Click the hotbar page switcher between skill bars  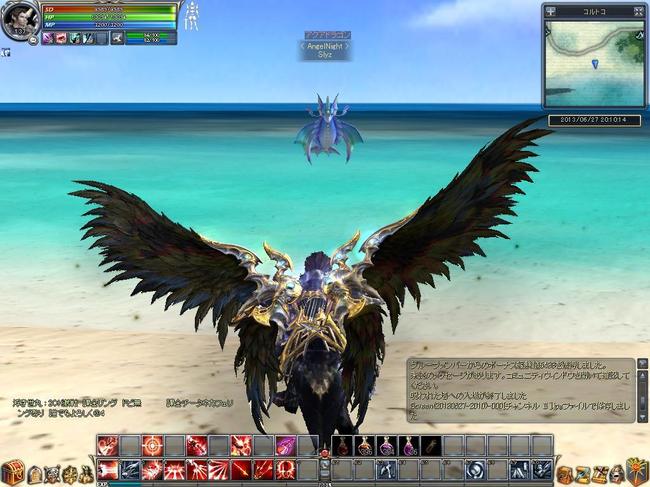(324, 458)
